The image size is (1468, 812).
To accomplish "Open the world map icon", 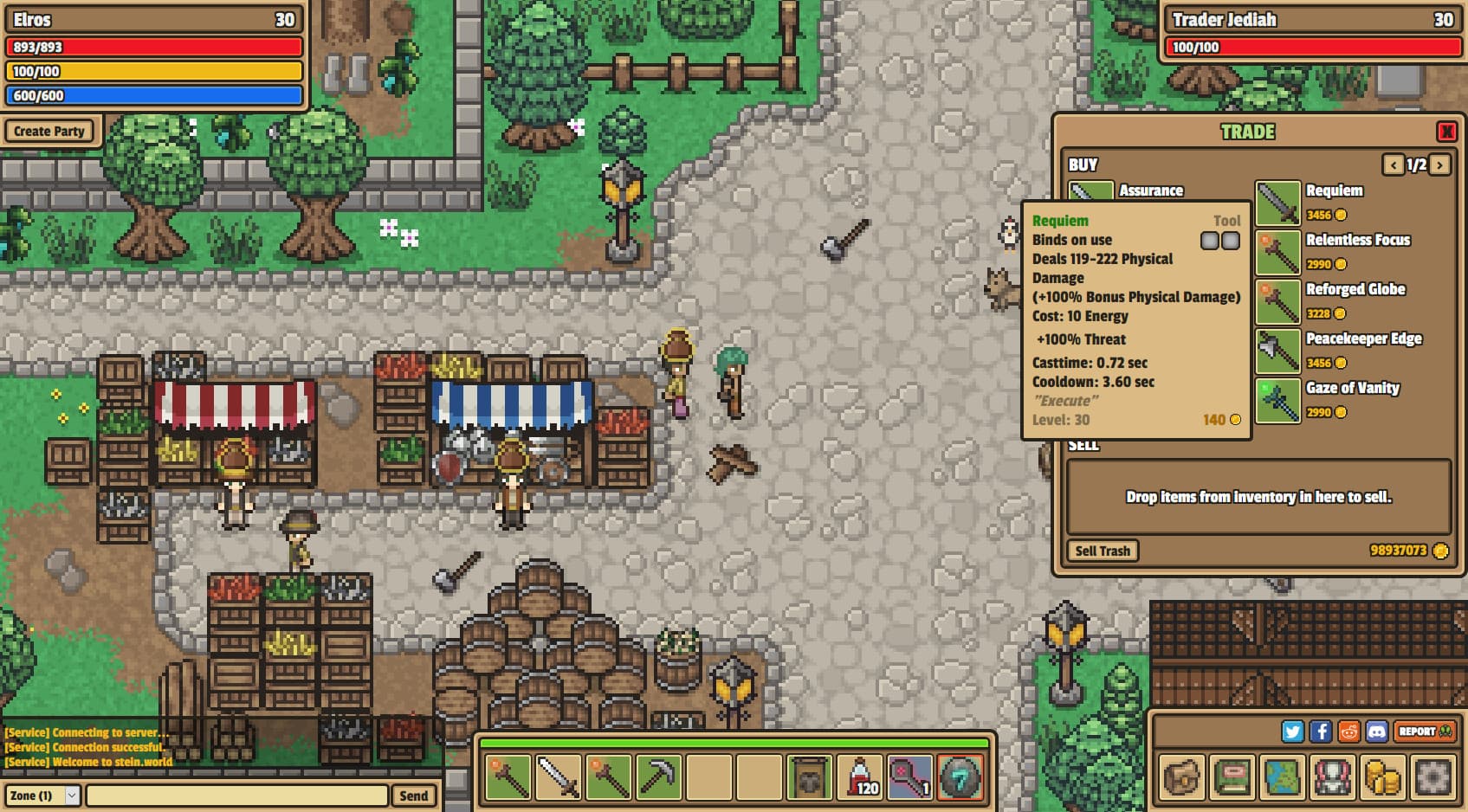I will click(1283, 777).
